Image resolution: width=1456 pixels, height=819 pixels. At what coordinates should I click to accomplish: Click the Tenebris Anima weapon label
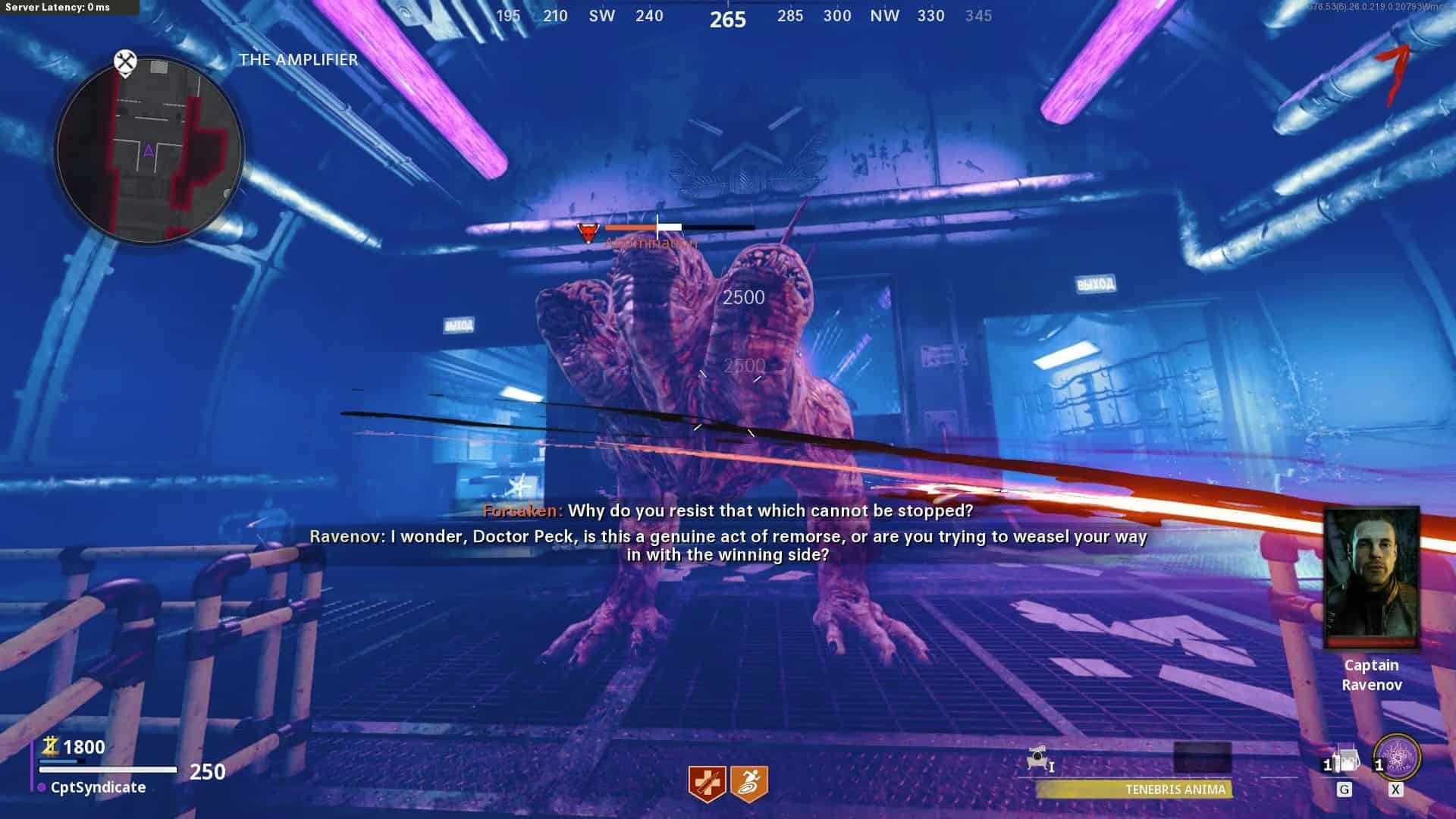tap(1175, 789)
